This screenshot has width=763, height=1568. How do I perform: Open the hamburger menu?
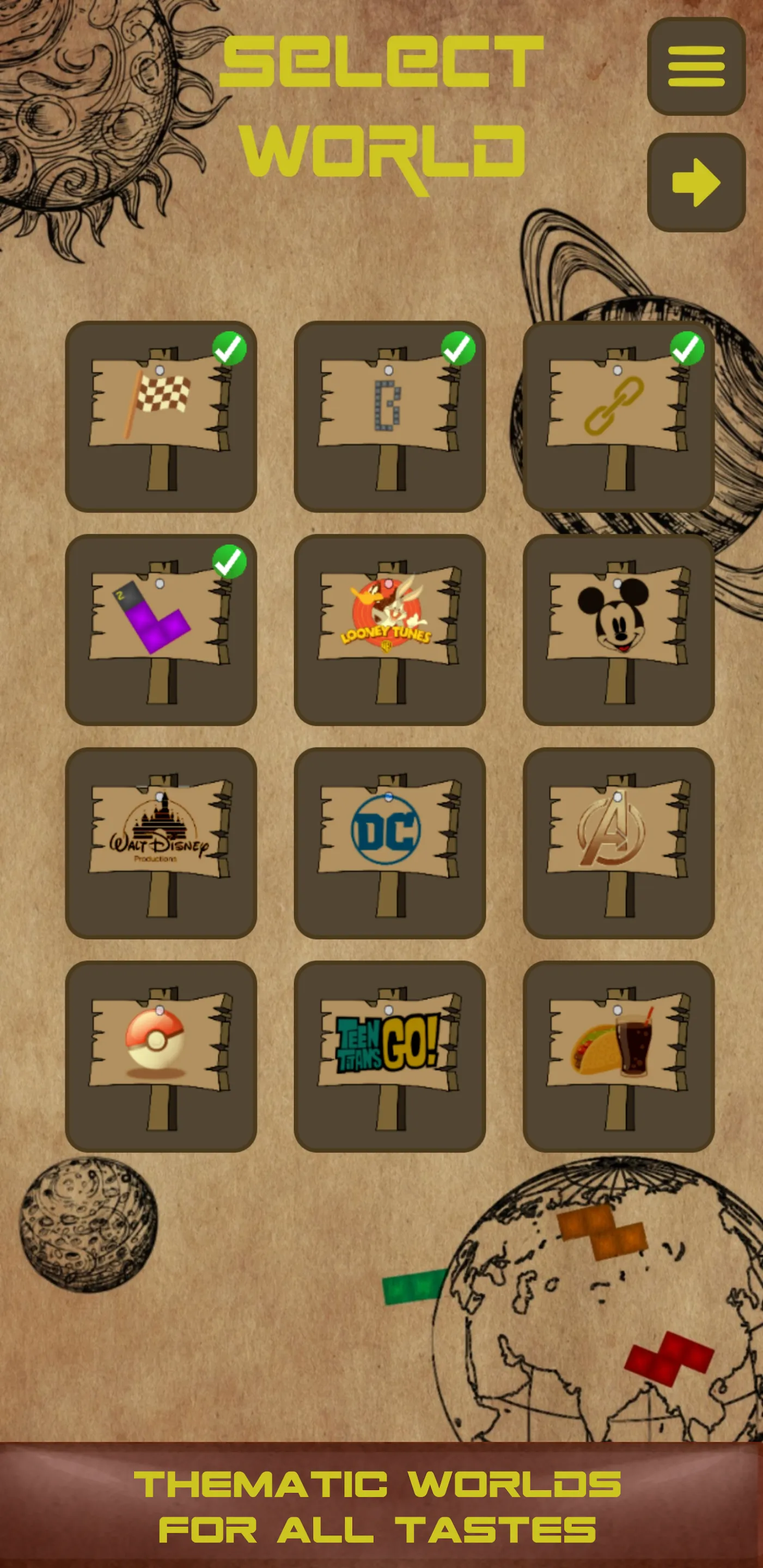click(x=696, y=66)
